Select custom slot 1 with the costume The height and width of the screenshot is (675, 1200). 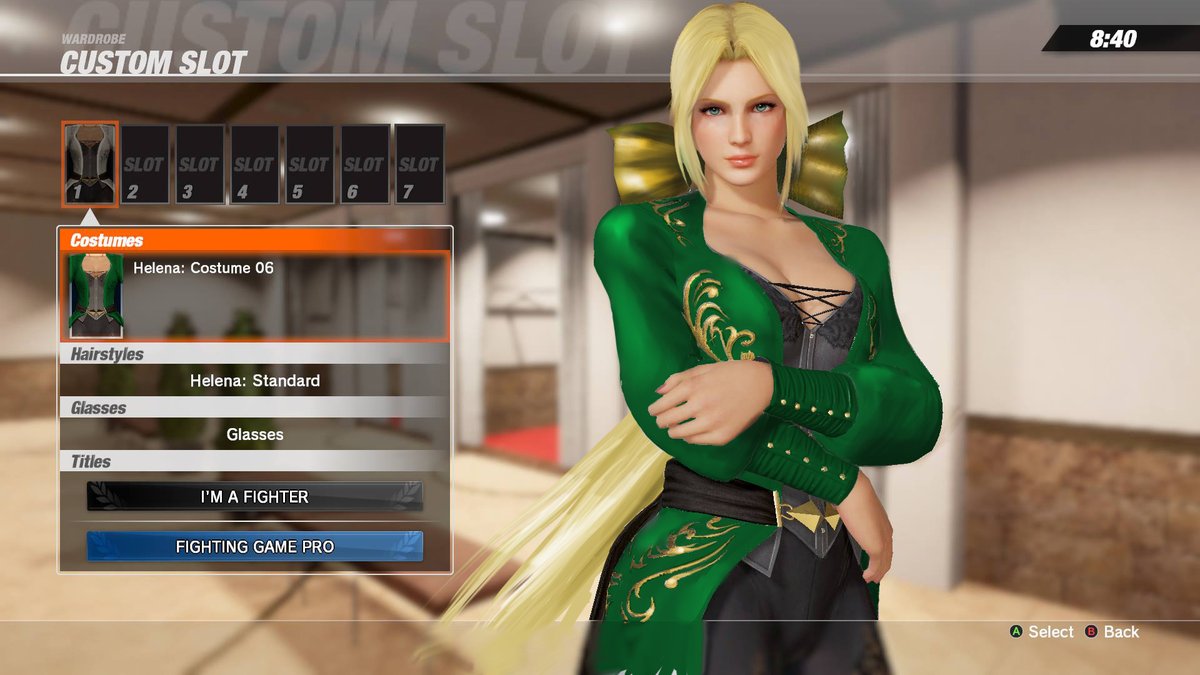(x=90, y=164)
